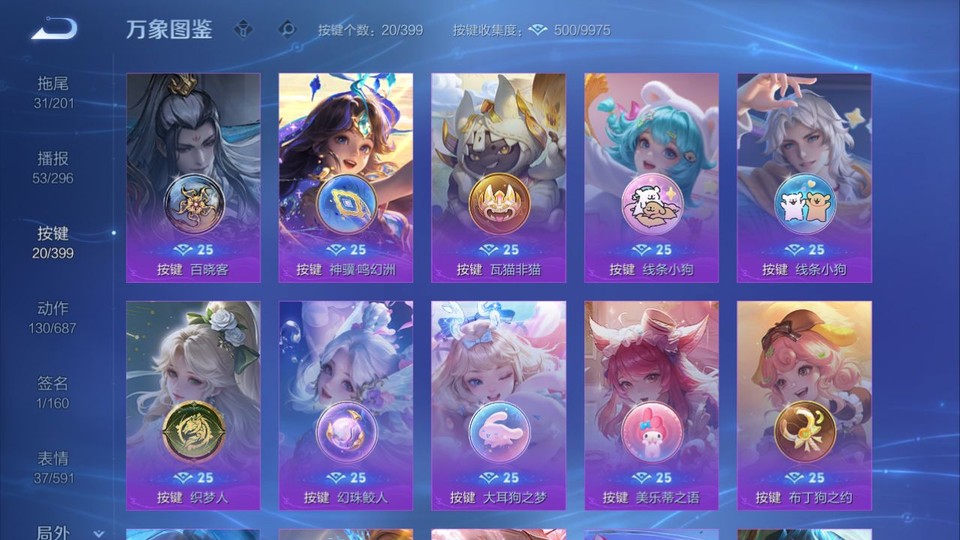Go back using the return arrow
Screen dimensions: 960x540
pyautogui.click(x=54, y=29)
